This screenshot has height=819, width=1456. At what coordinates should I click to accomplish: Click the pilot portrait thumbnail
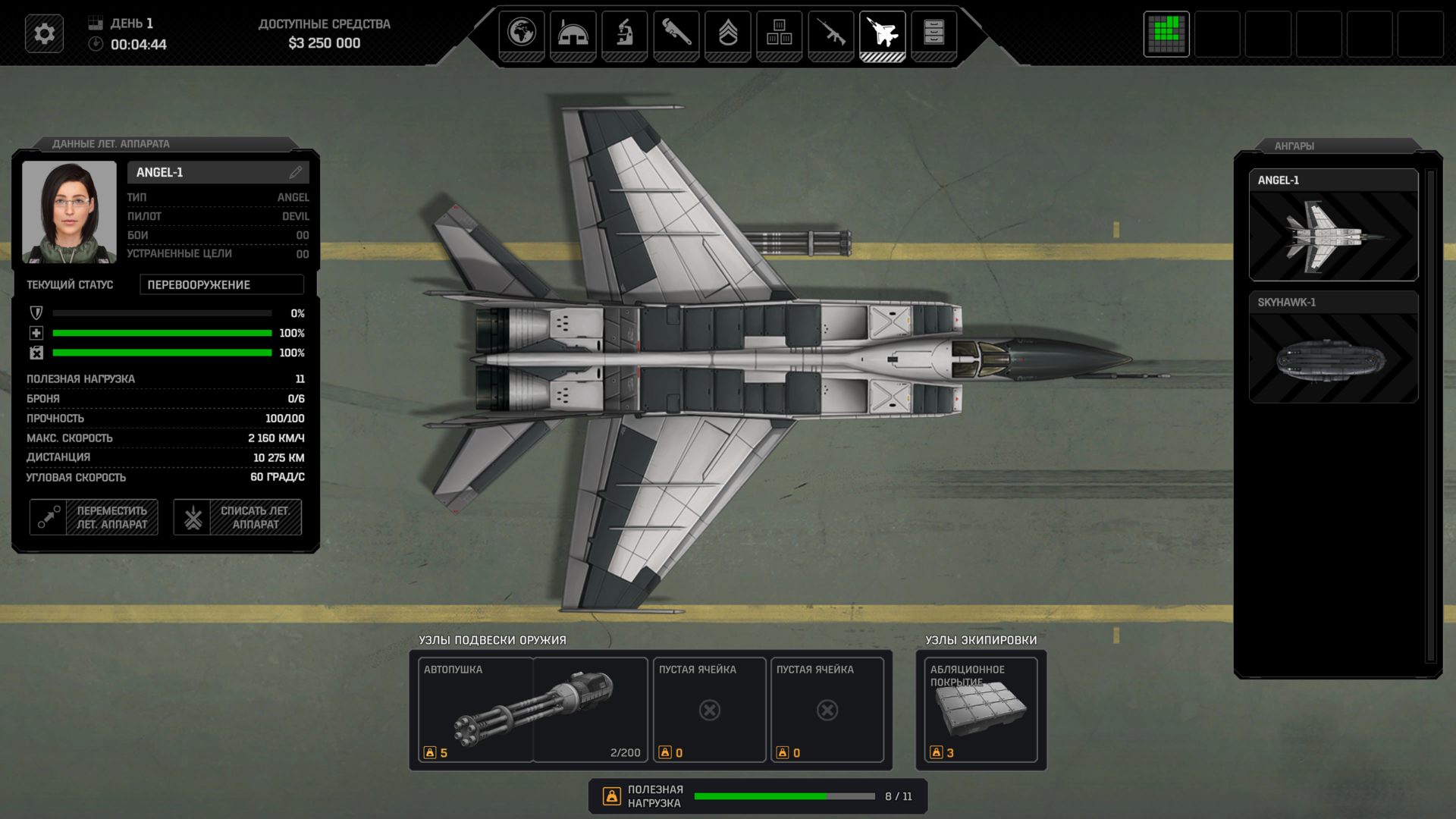69,212
